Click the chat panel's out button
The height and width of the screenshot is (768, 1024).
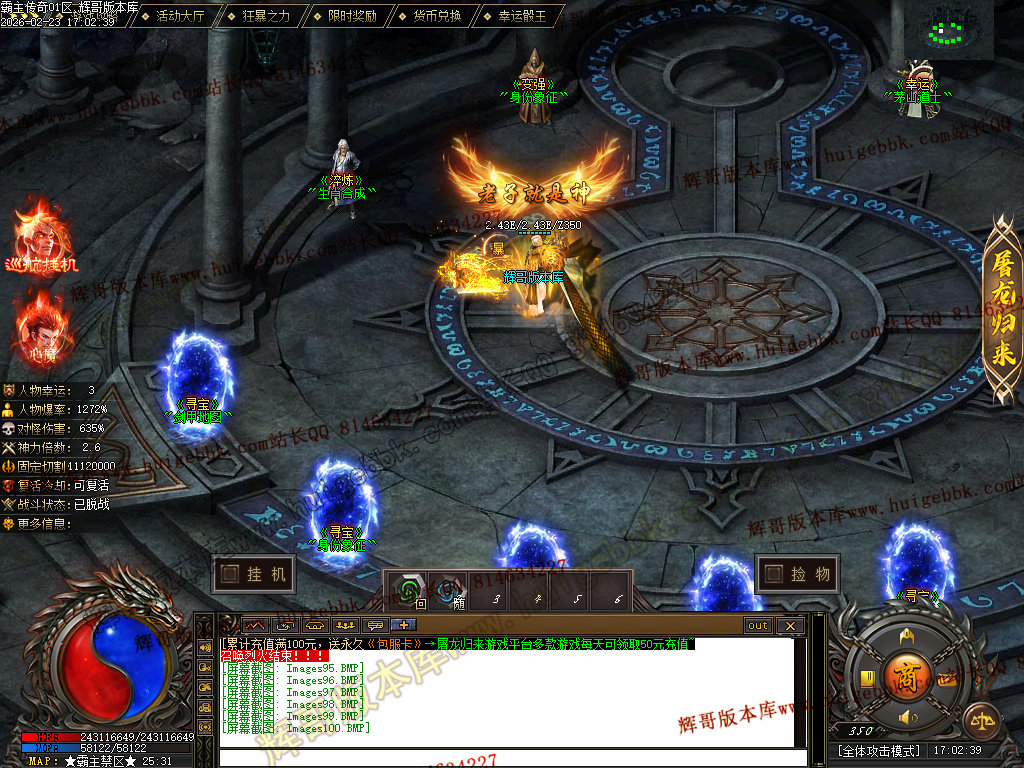pos(758,626)
